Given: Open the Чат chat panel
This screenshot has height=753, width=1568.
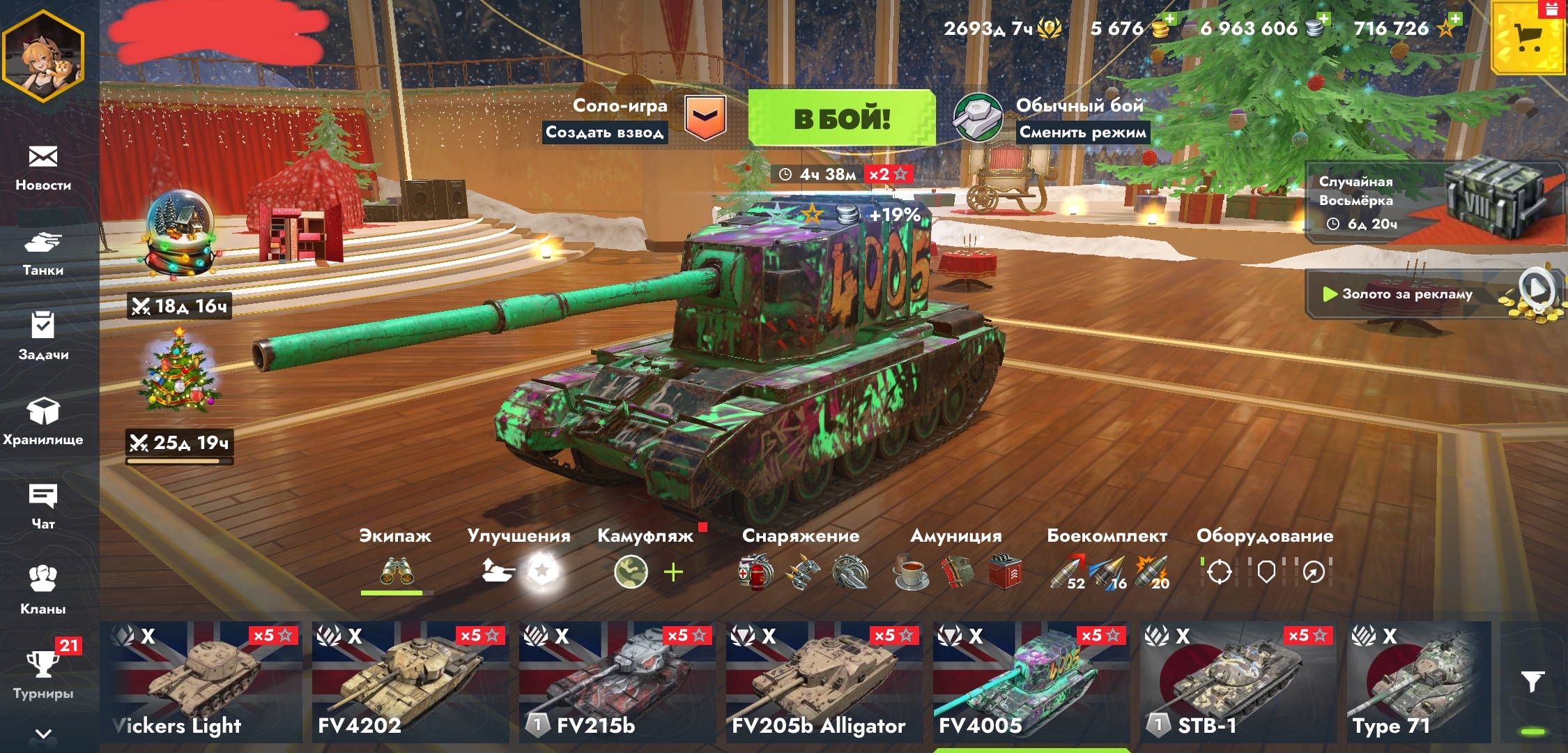Looking at the screenshot, I should click(x=43, y=506).
